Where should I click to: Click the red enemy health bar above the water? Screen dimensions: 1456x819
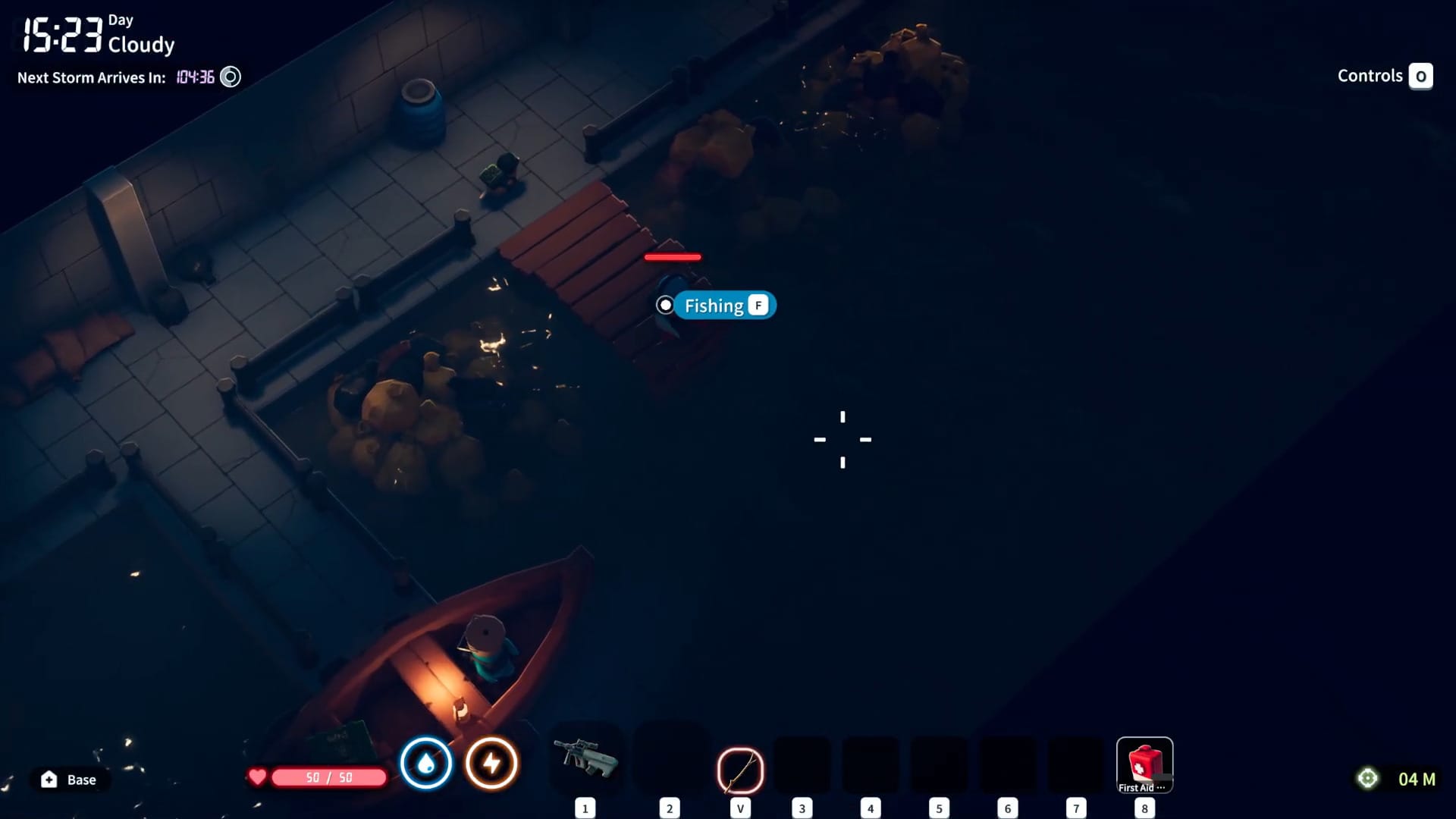point(673,257)
